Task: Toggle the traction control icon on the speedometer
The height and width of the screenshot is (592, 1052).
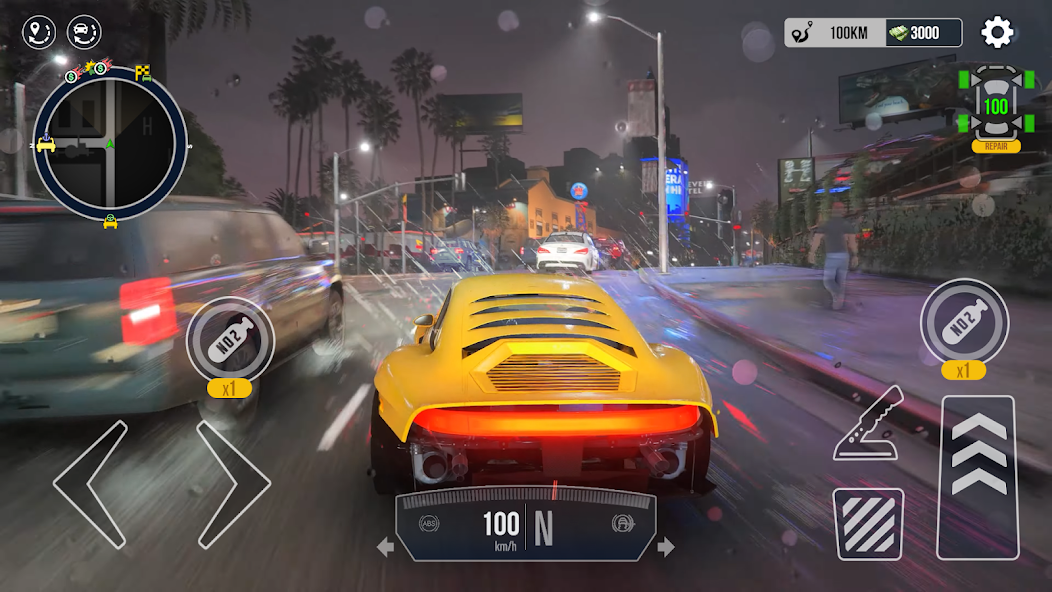Action: pyautogui.click(x=621, y=523)
